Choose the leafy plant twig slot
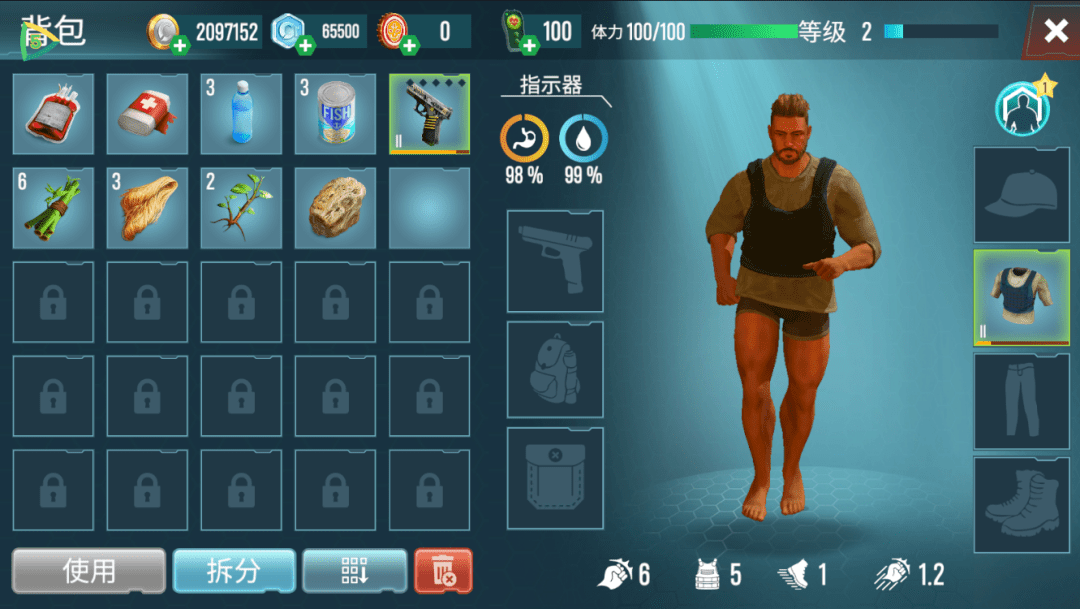The width and height of the screenshot is (1080, 609). pos(241,208)
